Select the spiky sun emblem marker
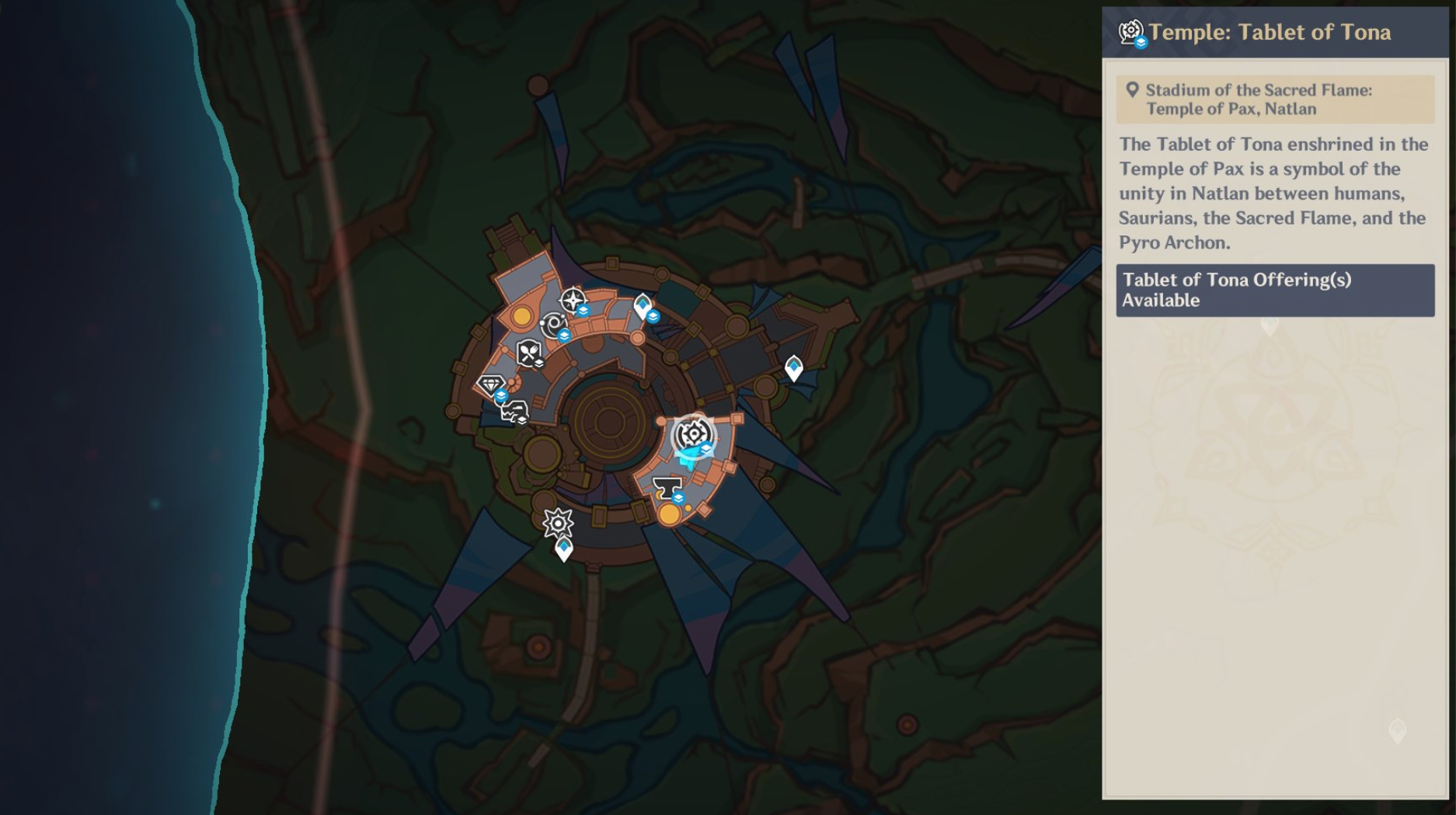Viewport: 1456px width, 815px height. (558, 523)
